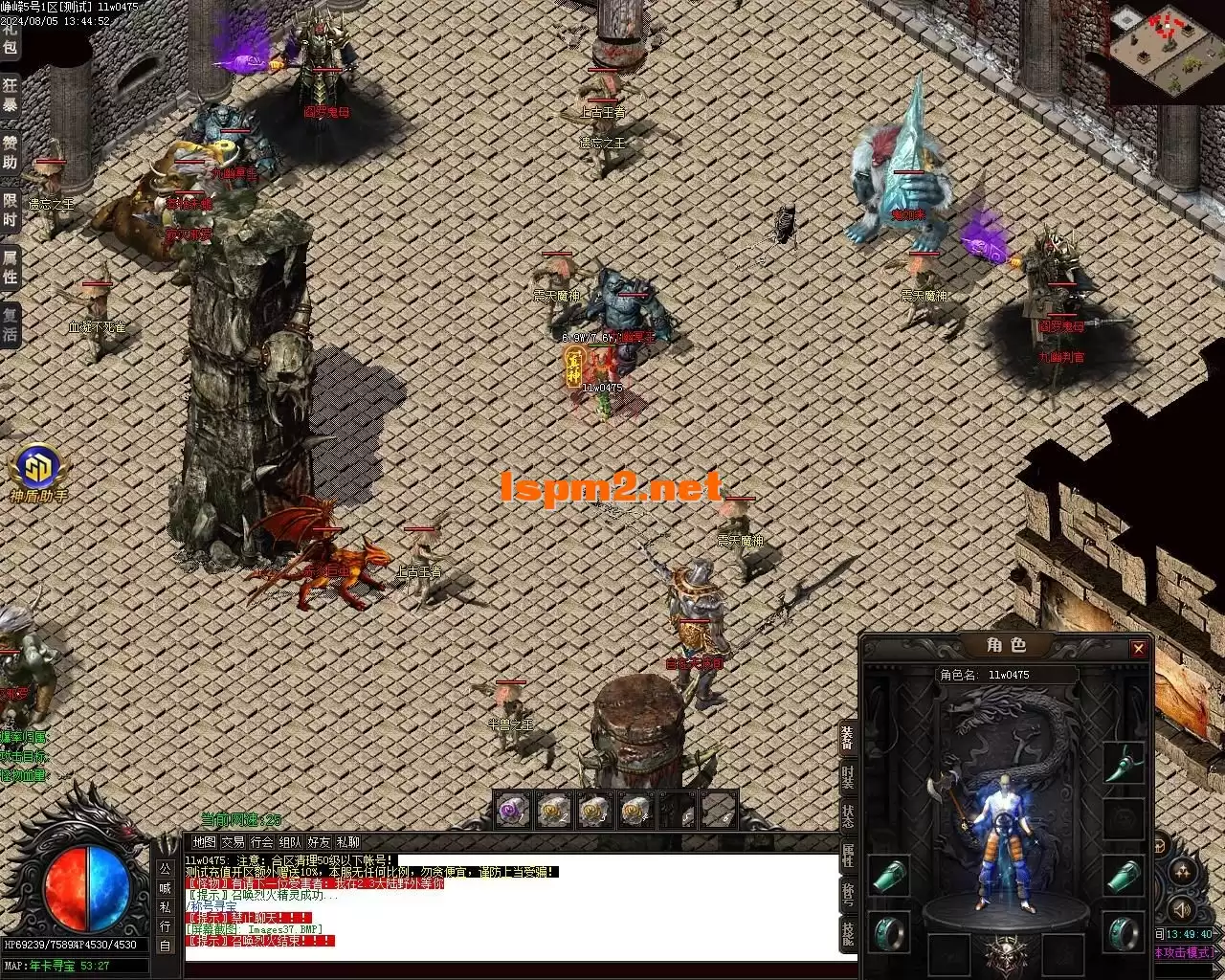Switch to the 组队 team tab
Screen dimensions: 1225x980
[290, 842]
